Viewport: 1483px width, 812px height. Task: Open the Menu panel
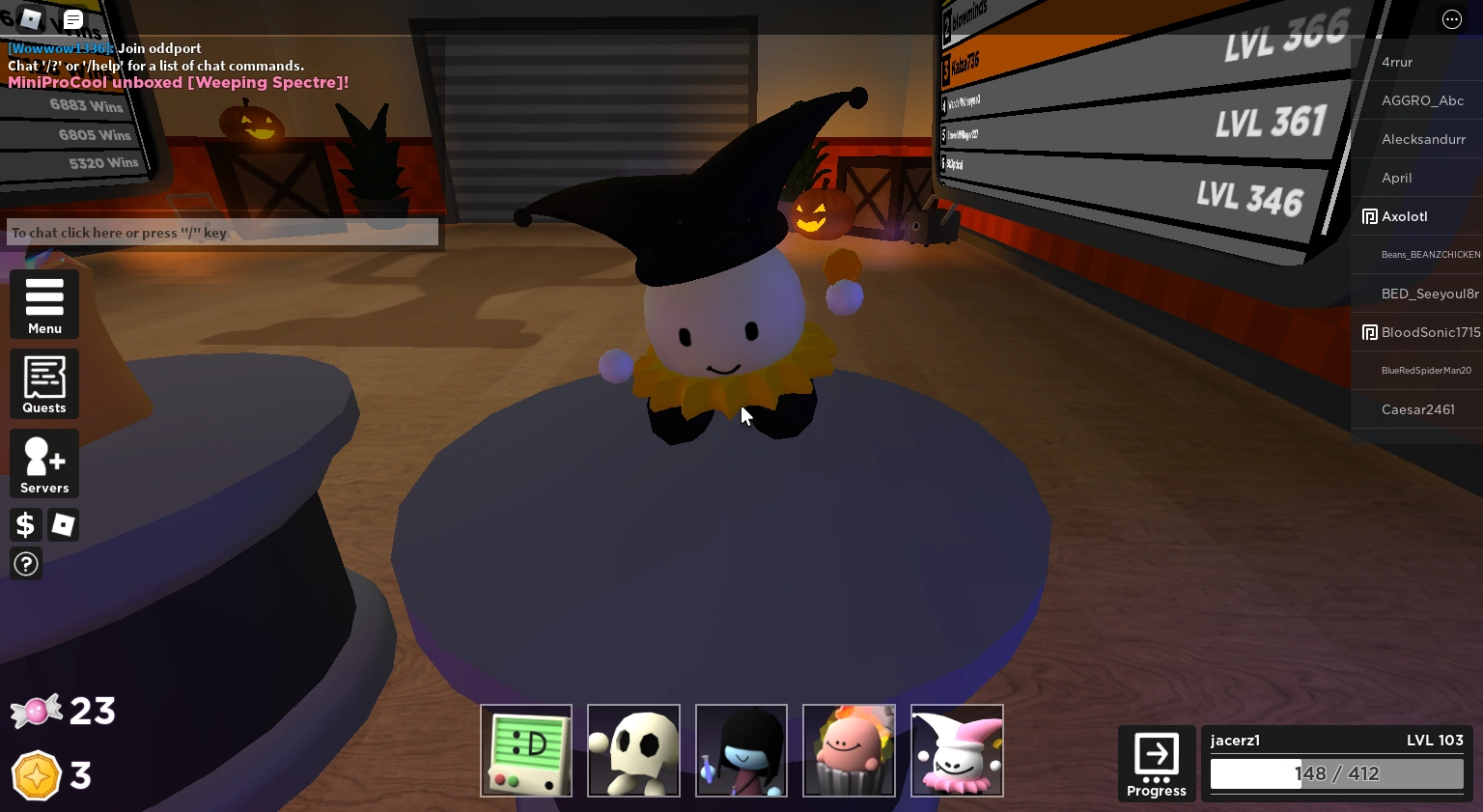click(x=43, y=304)
